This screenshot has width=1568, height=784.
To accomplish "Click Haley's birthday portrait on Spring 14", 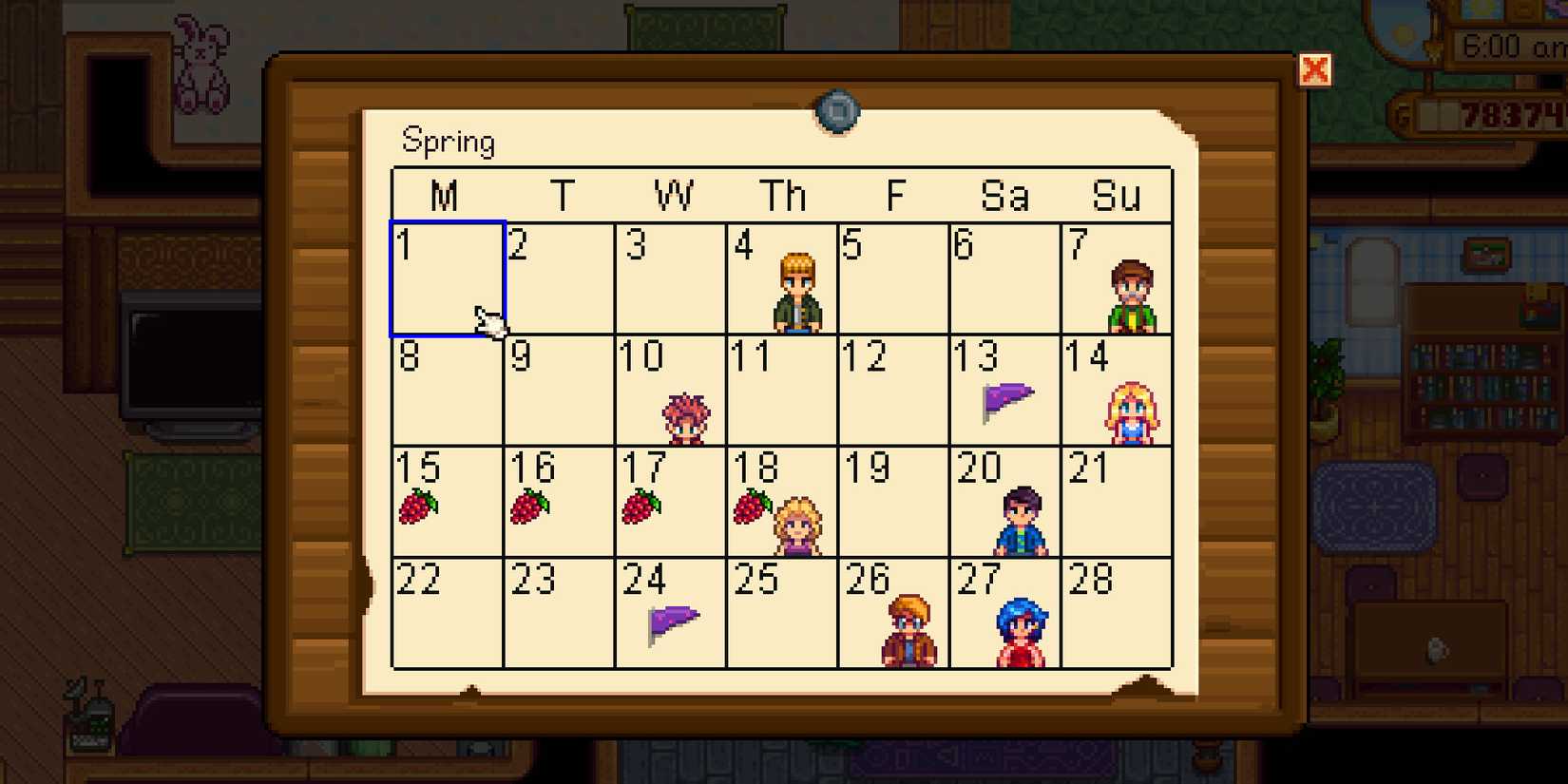I will coord(1131,411).
